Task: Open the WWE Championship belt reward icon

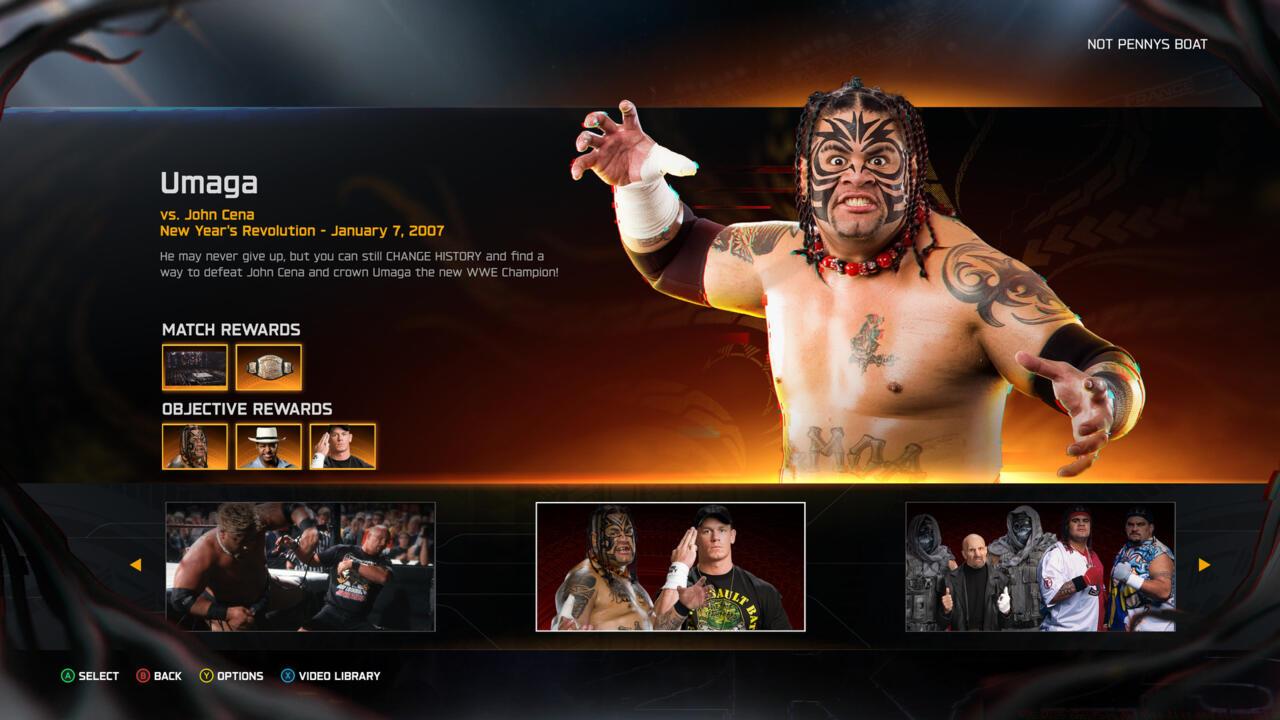Action: (x=268, y=367)
